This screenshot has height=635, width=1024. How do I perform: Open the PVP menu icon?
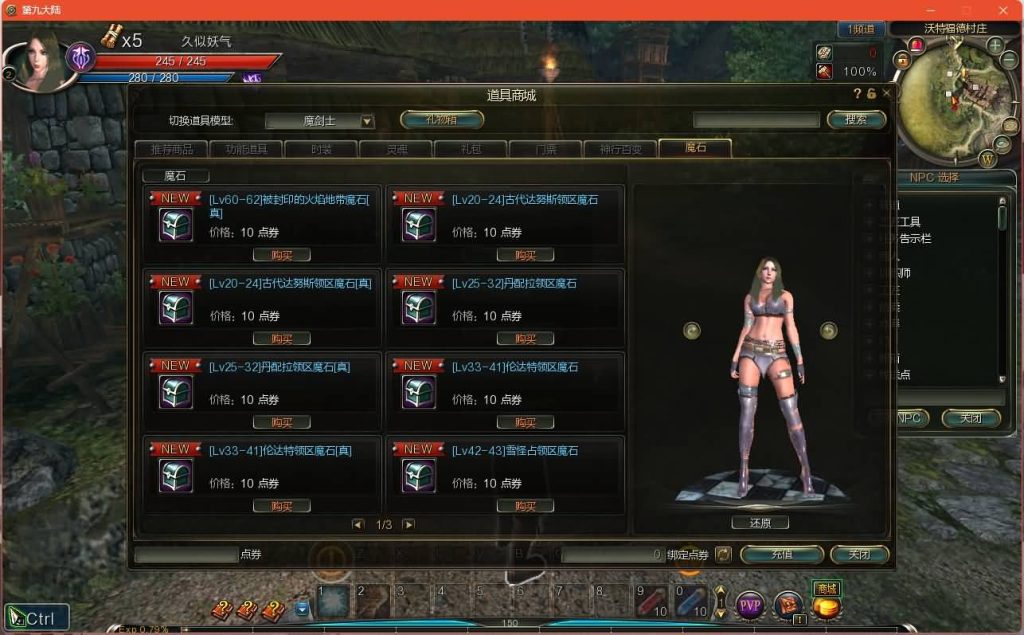pos(750,604)
